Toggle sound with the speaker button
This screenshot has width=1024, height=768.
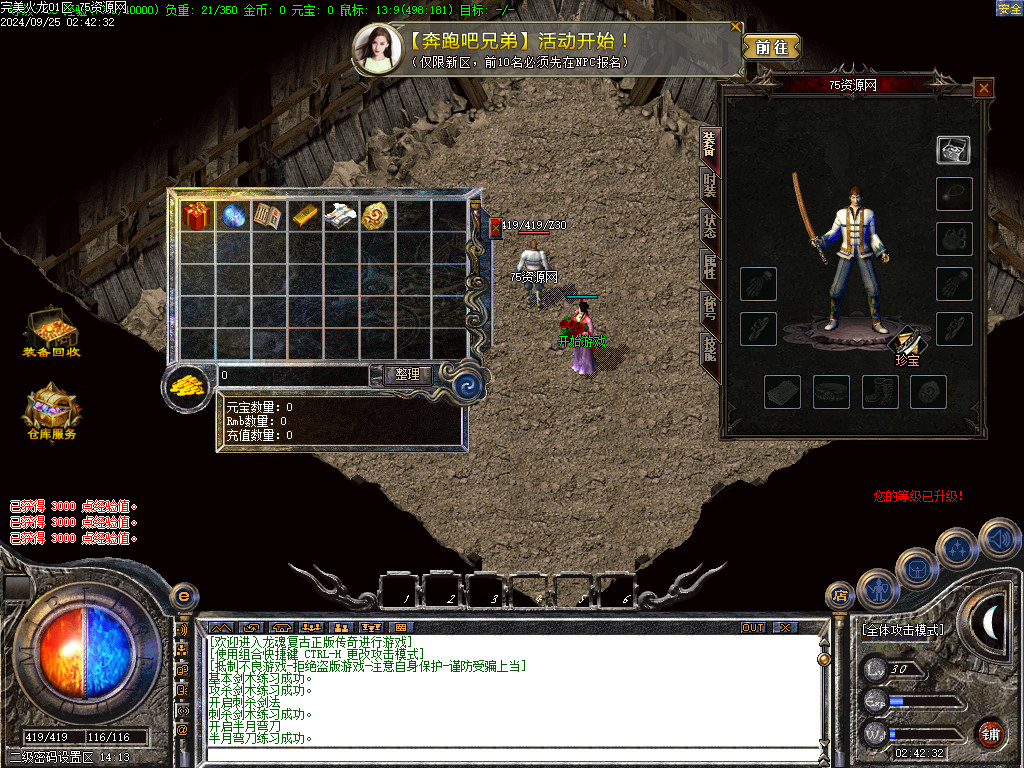[x=997, y=539]
